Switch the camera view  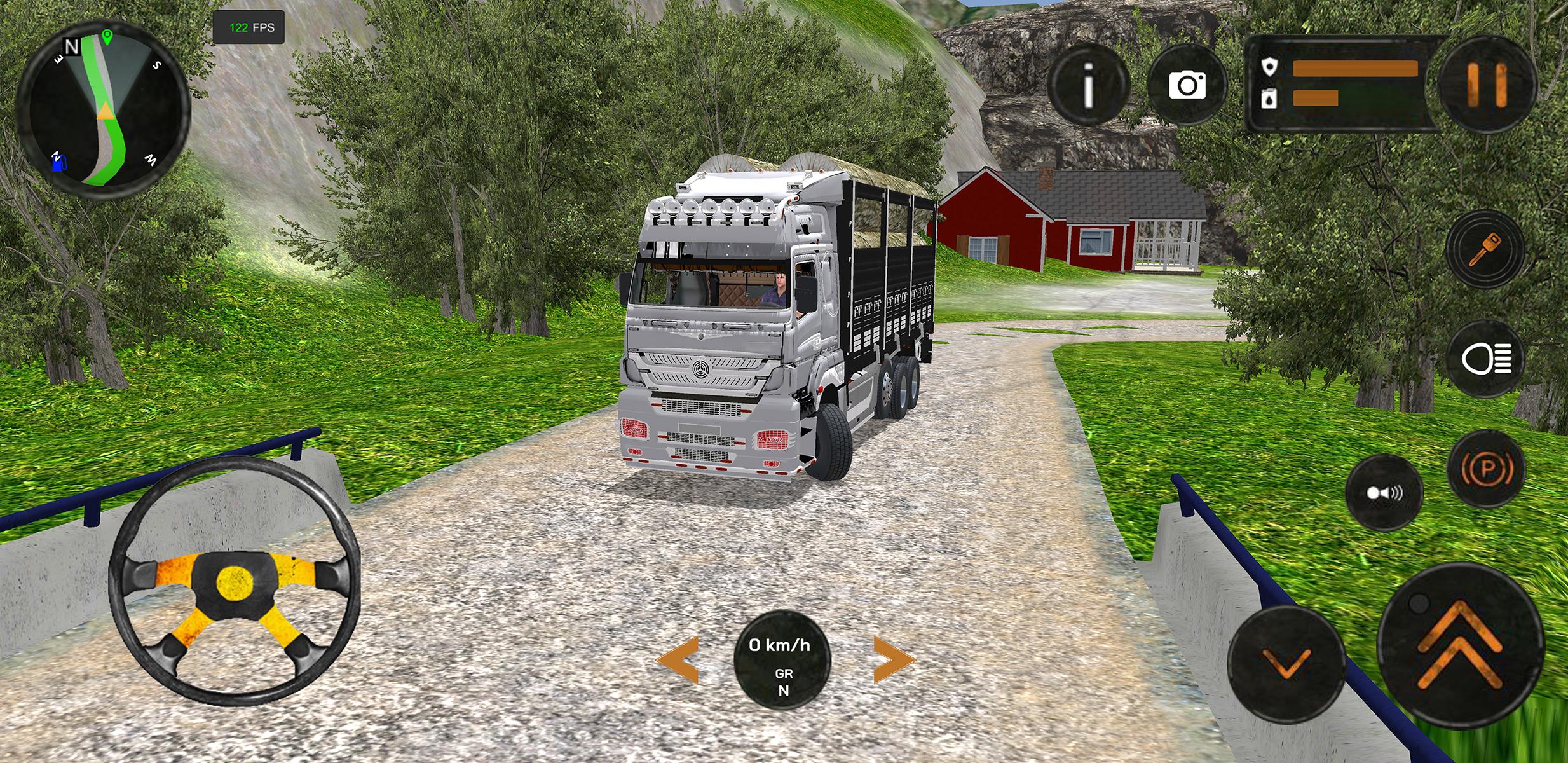[x=1187, y=85]
